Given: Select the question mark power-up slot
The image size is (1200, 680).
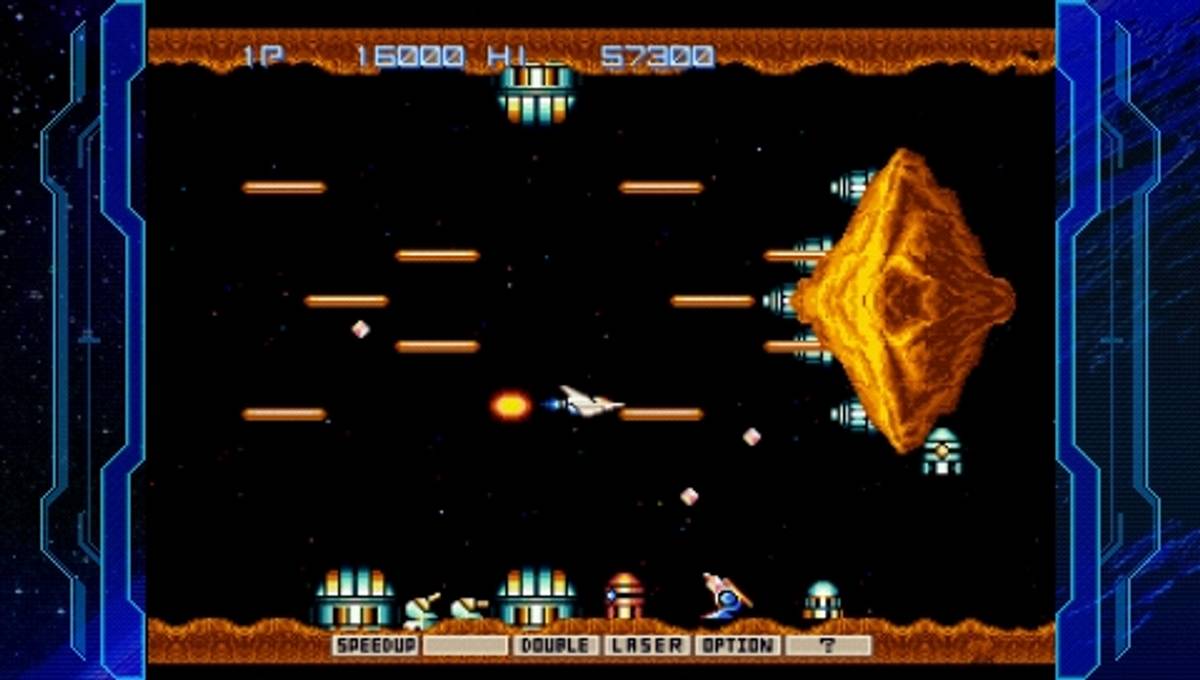Looking at the screenshot, I should click(x=828, y=646).
